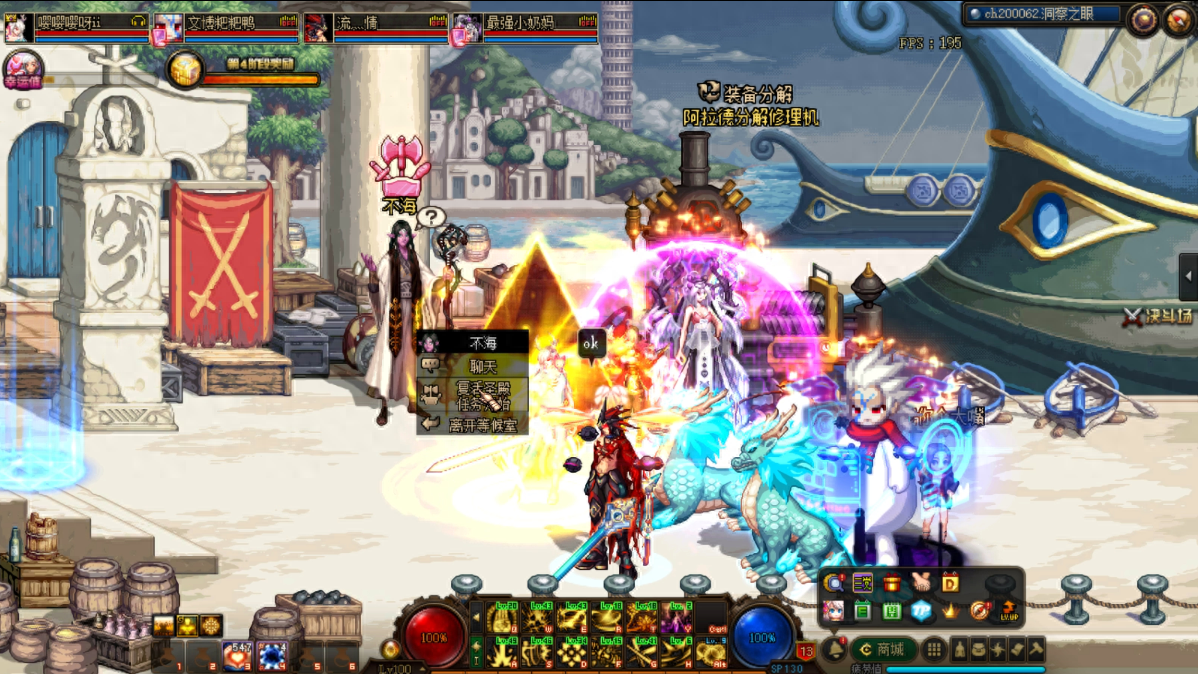Click the blue TP gem icon

coord(920,610)
